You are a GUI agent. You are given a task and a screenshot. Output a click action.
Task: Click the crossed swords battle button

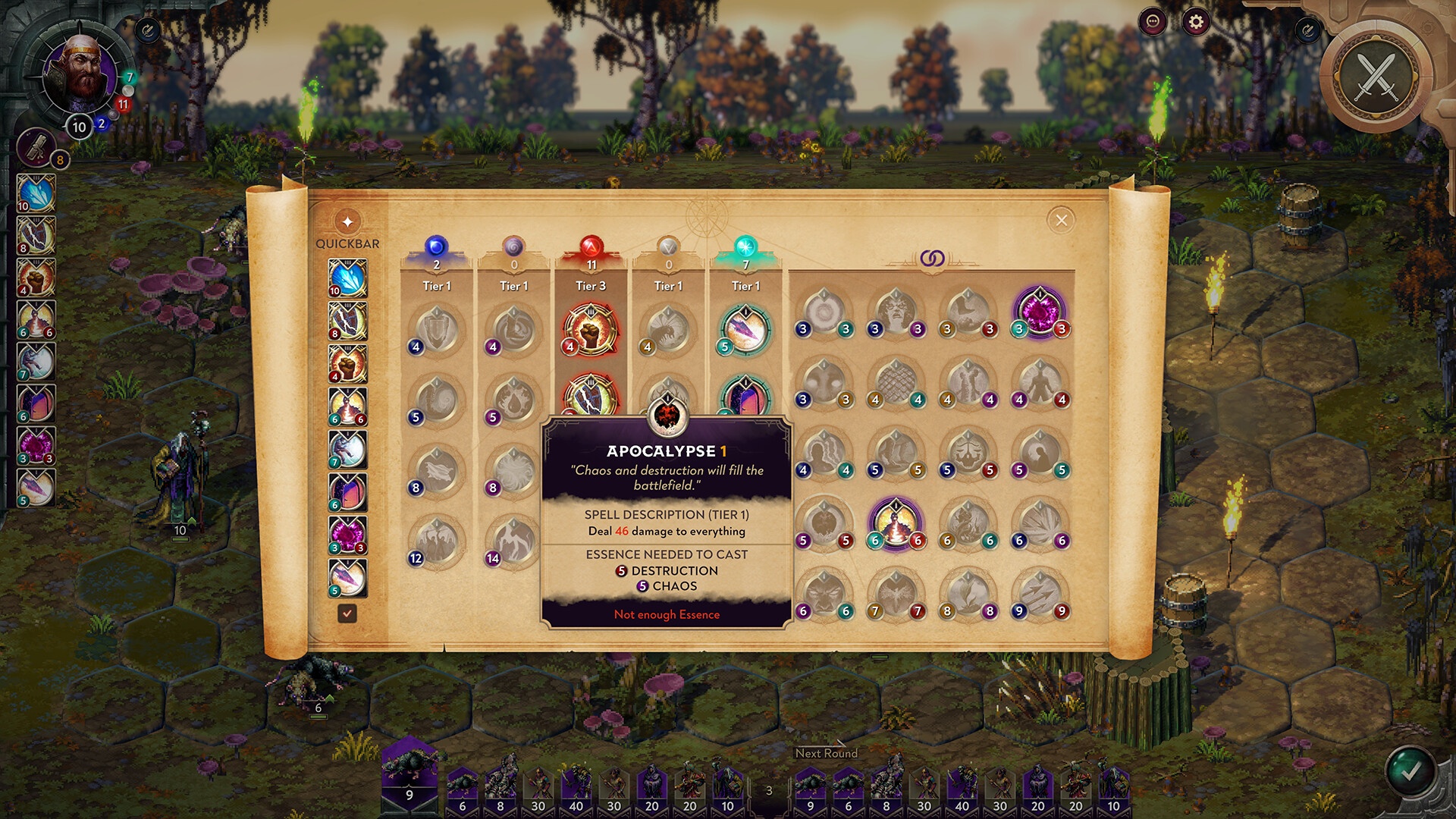(1376, 77)
